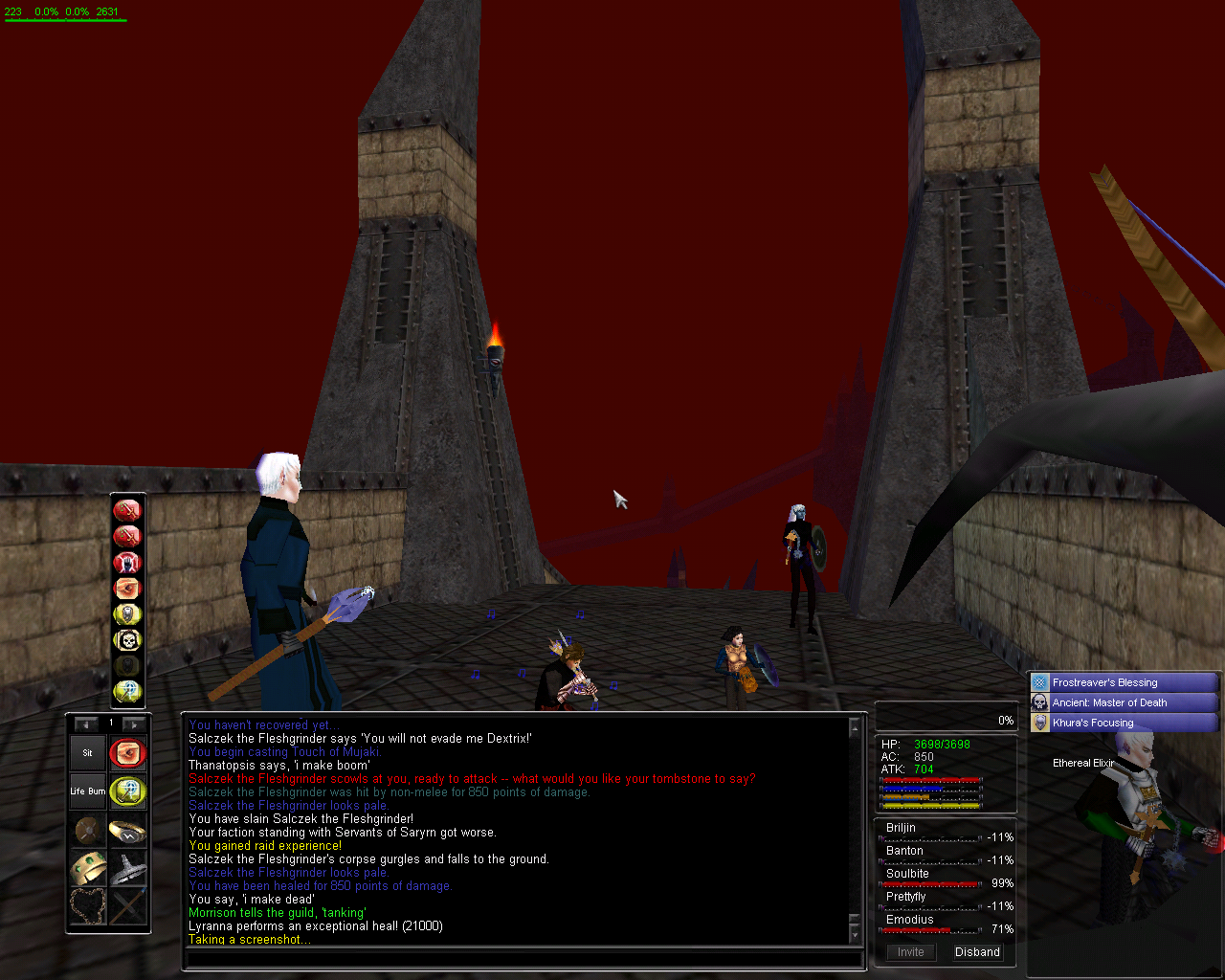Target group member Emodius
This screenshot has width=1225, height=980.
[x=909, y=920]
